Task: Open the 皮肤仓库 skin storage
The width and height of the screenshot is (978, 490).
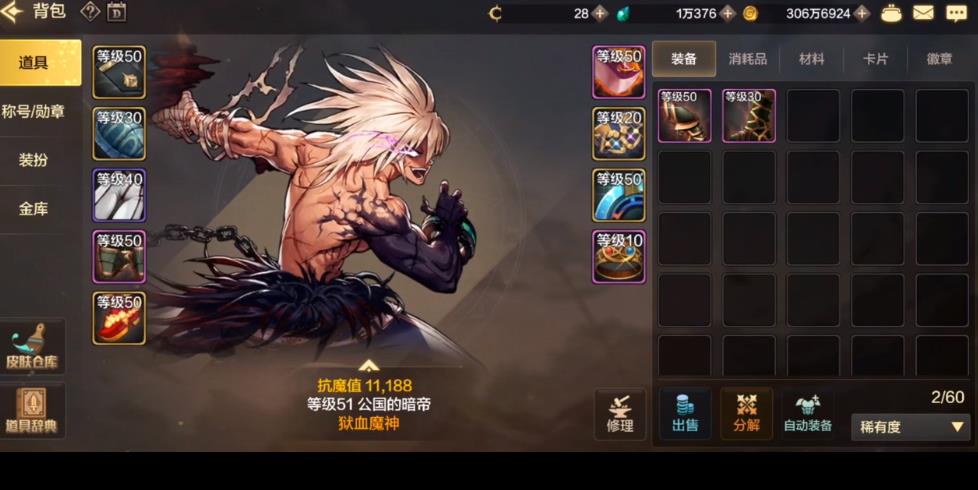Action: pos(33,347)
